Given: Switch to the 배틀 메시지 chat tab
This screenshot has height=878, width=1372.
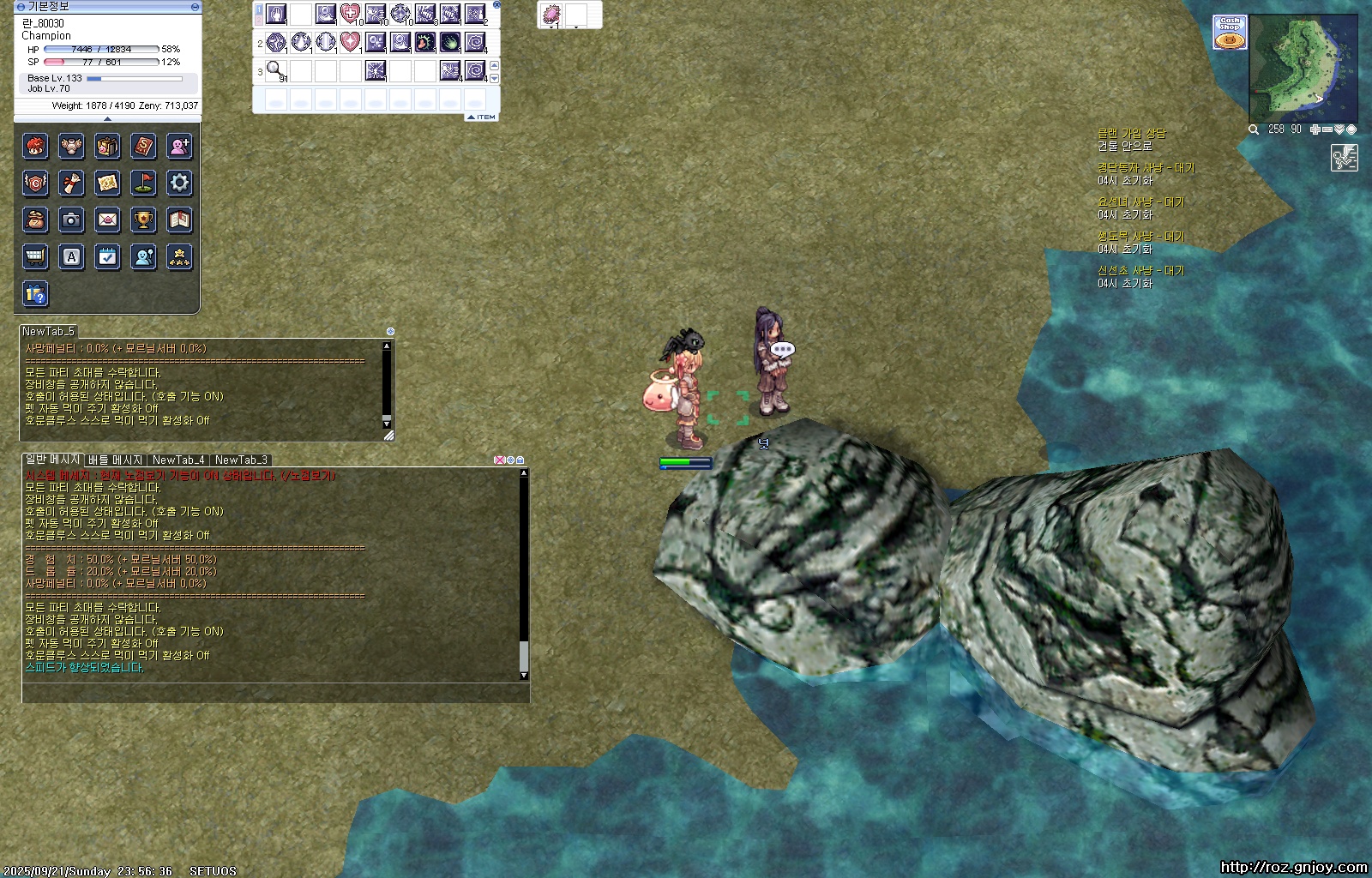Looking at the screenshot, I should [x=116, y=460].
